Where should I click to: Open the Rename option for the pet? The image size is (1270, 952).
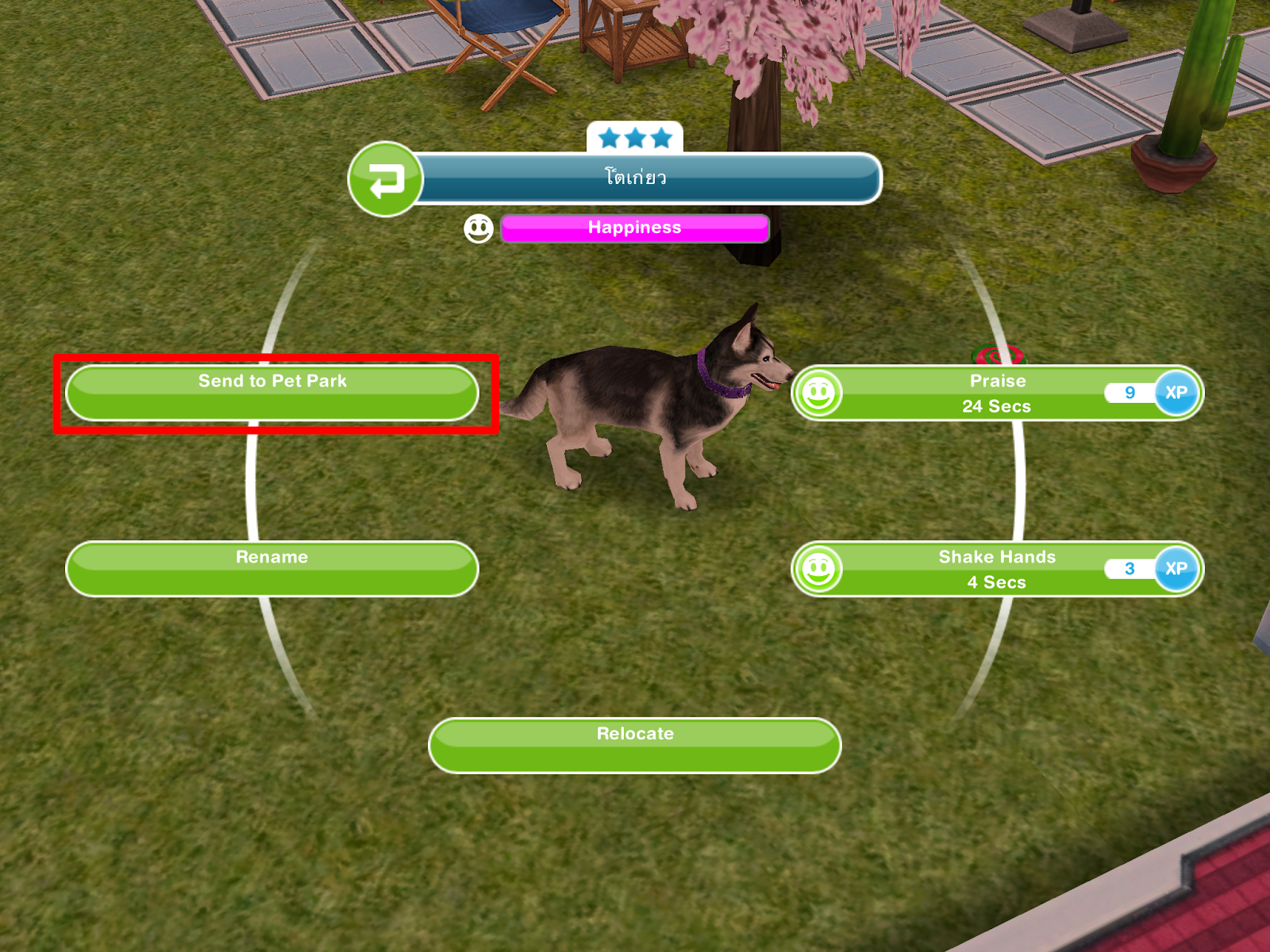[x=272, y=557]
